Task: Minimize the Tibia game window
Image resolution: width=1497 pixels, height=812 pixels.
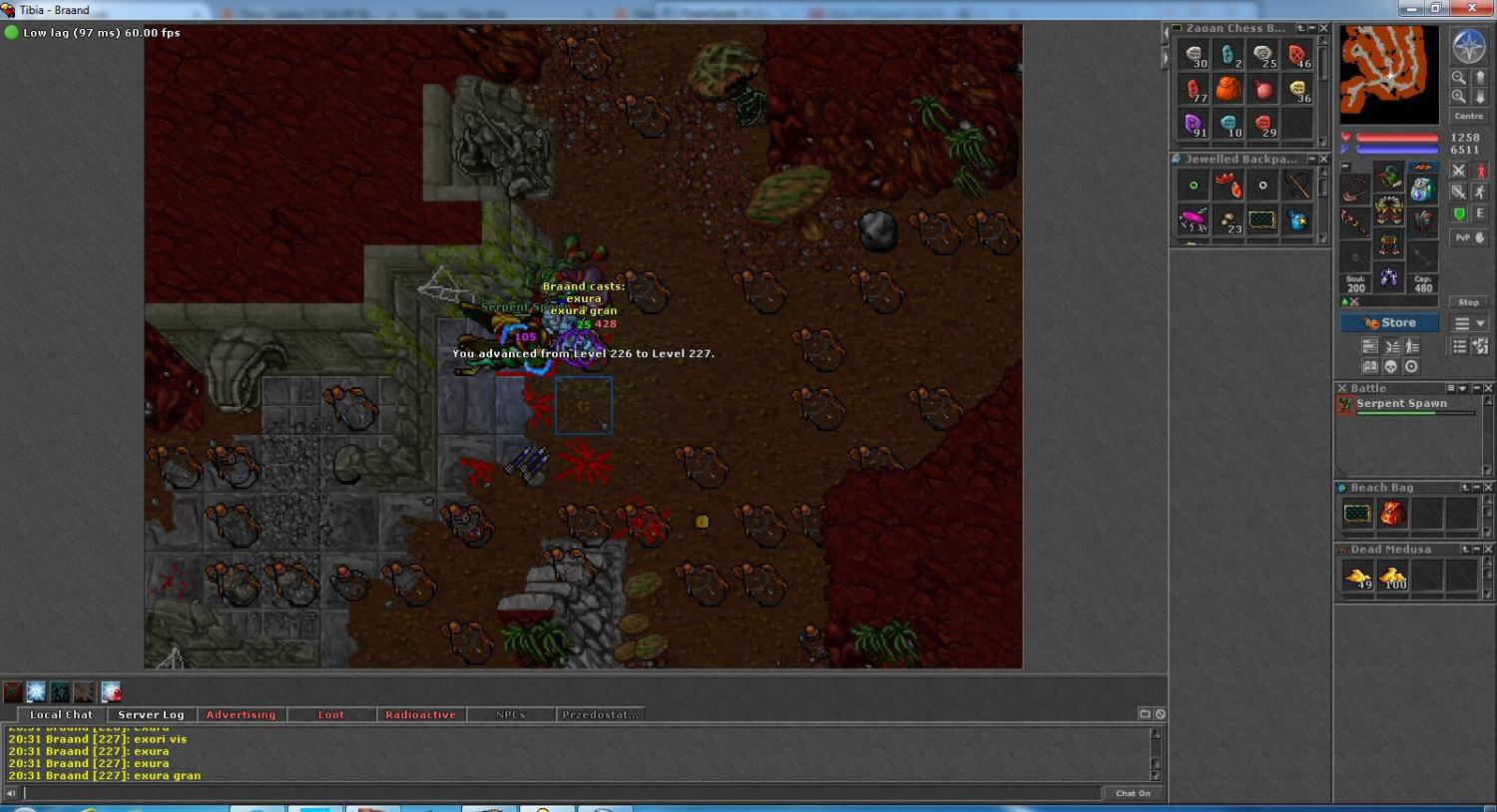Action: coord(1411,9)
